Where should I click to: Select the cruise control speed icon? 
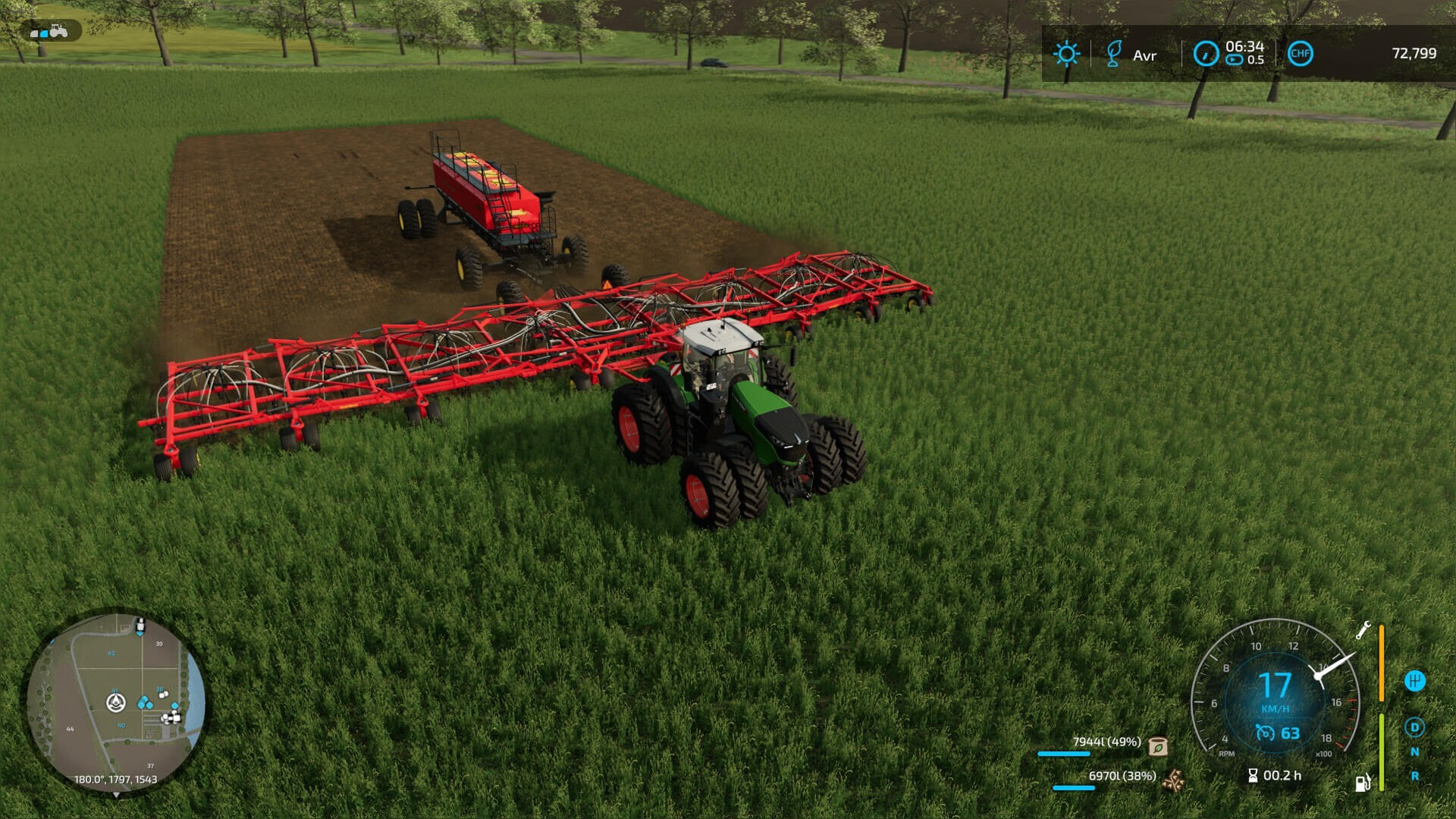coord(1264,733)
